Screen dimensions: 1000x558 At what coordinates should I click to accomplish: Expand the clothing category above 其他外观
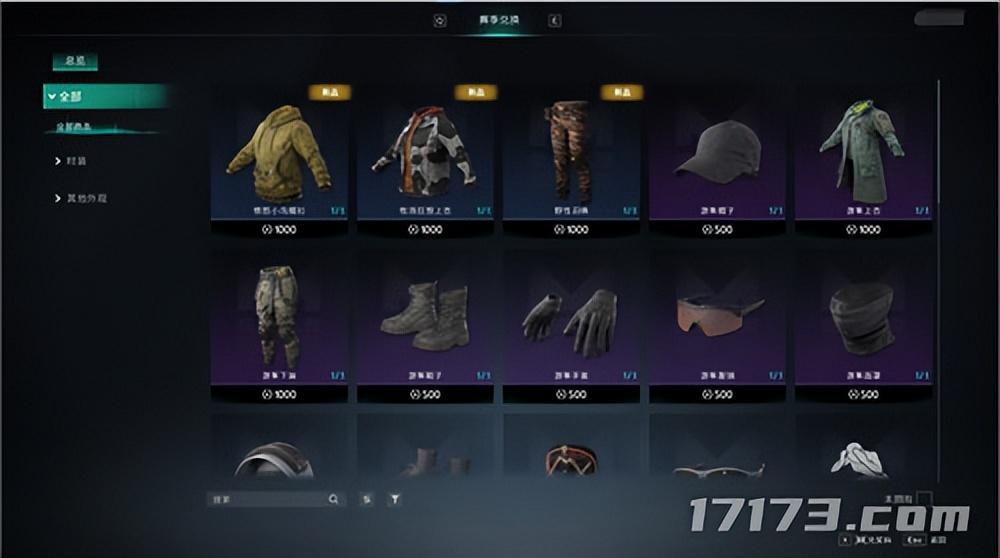coord(76,160)
